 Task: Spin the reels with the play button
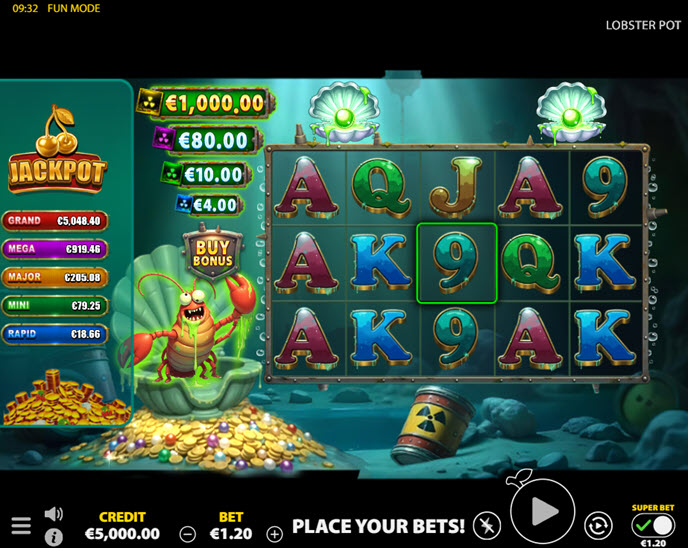(x=543, y=513)
